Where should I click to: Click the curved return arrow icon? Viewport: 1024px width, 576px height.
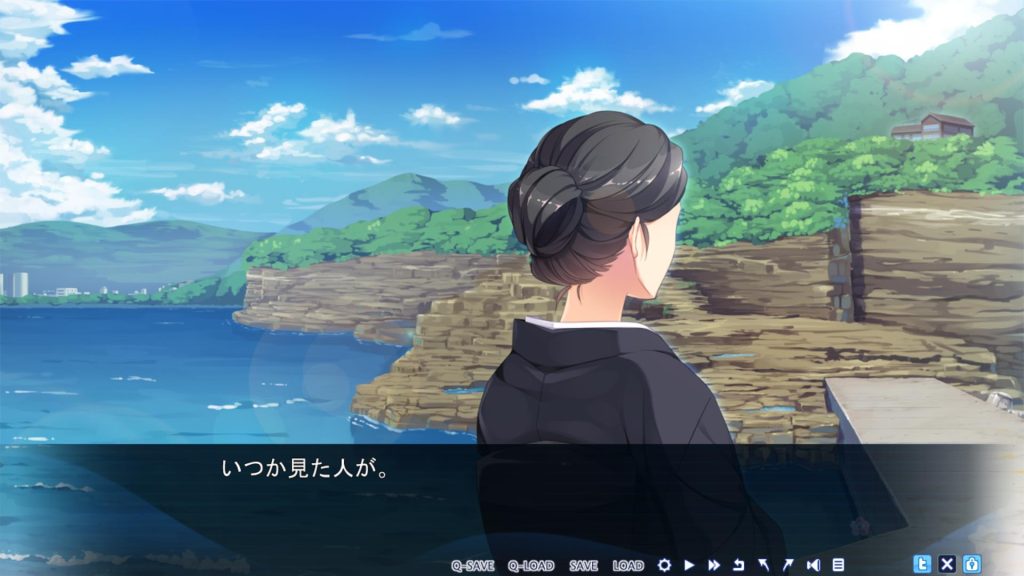[x=739, y=565]
